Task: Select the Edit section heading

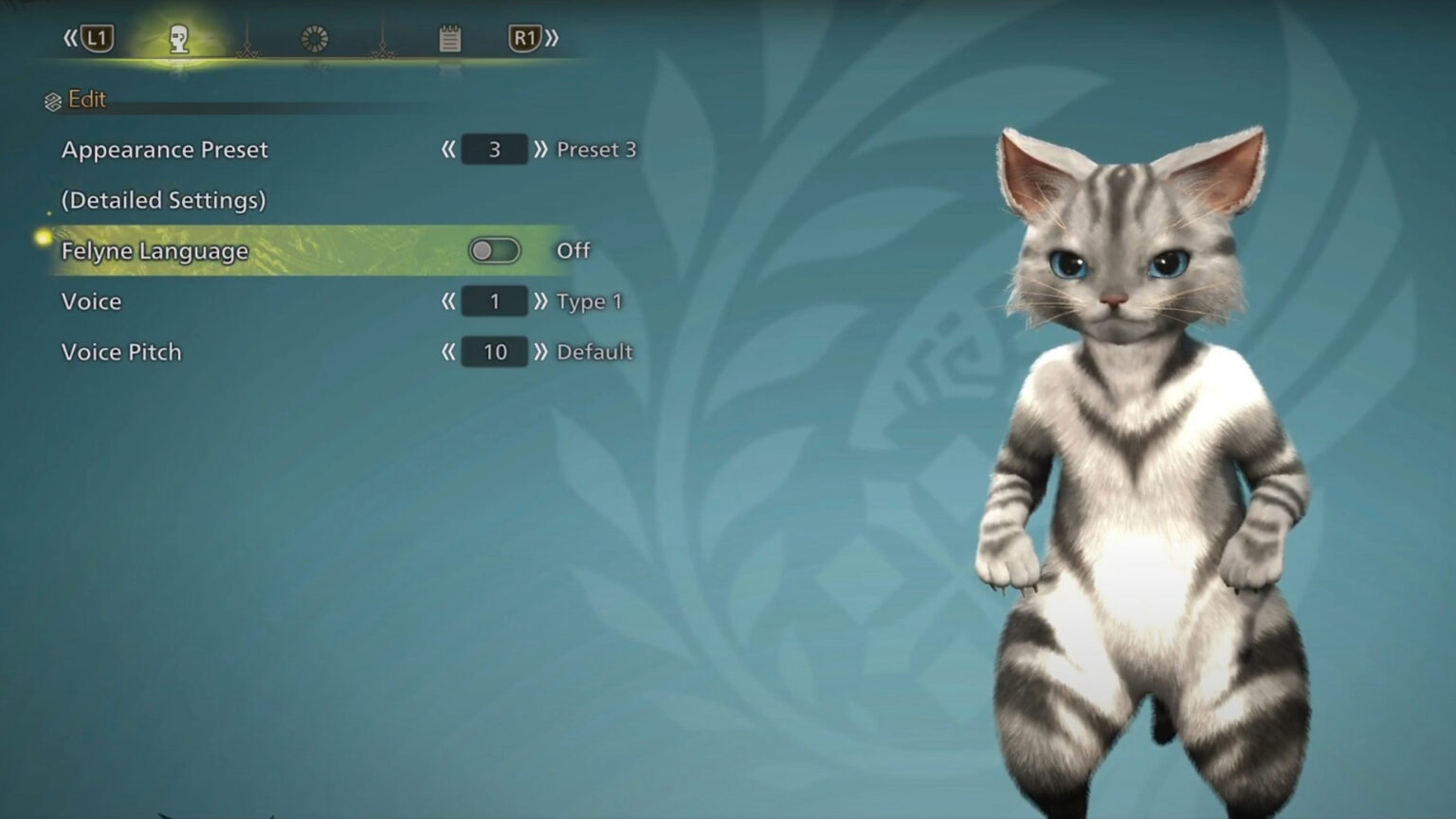Action: pos(86,99)
